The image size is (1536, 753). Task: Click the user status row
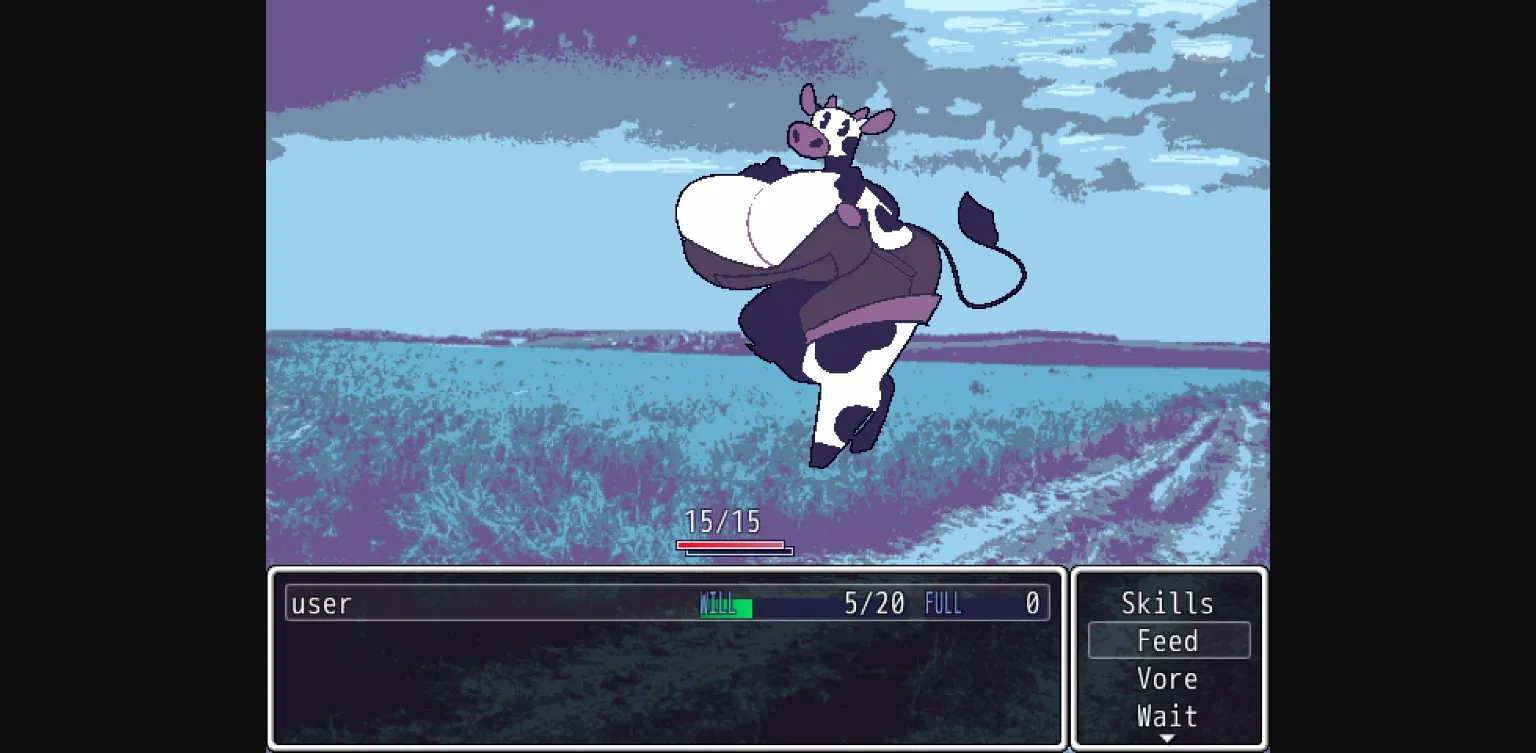click(660, 603)
